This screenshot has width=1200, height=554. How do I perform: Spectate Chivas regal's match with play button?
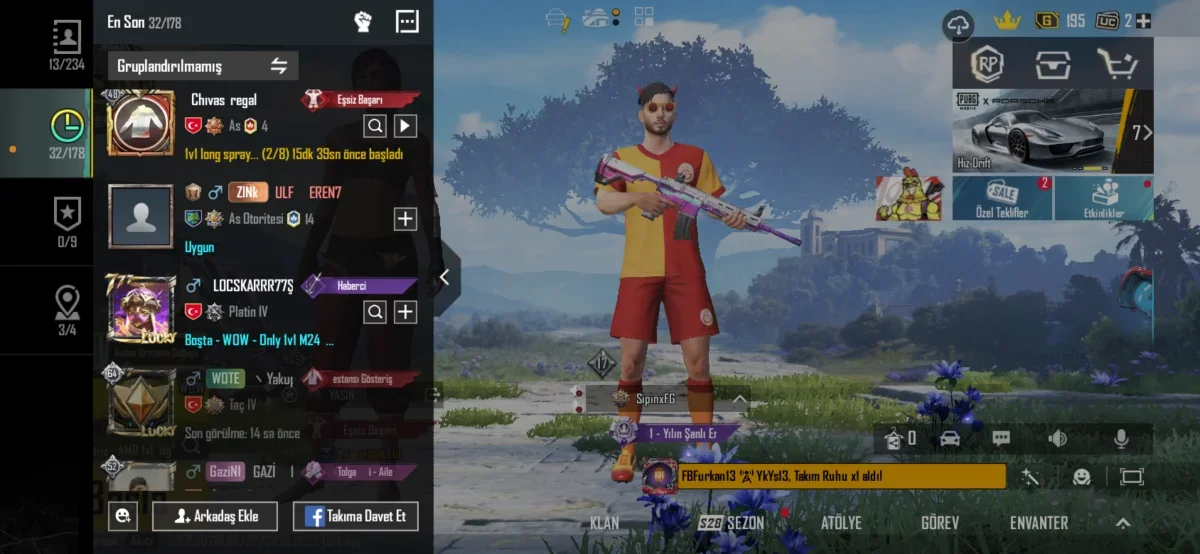[404, 125]
